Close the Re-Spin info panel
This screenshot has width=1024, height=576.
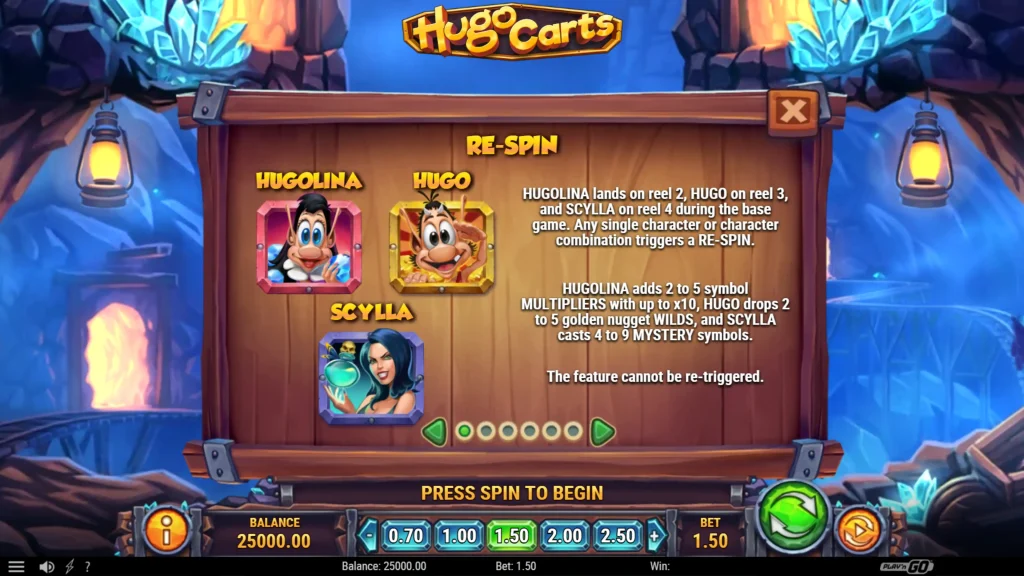(793, 112)
